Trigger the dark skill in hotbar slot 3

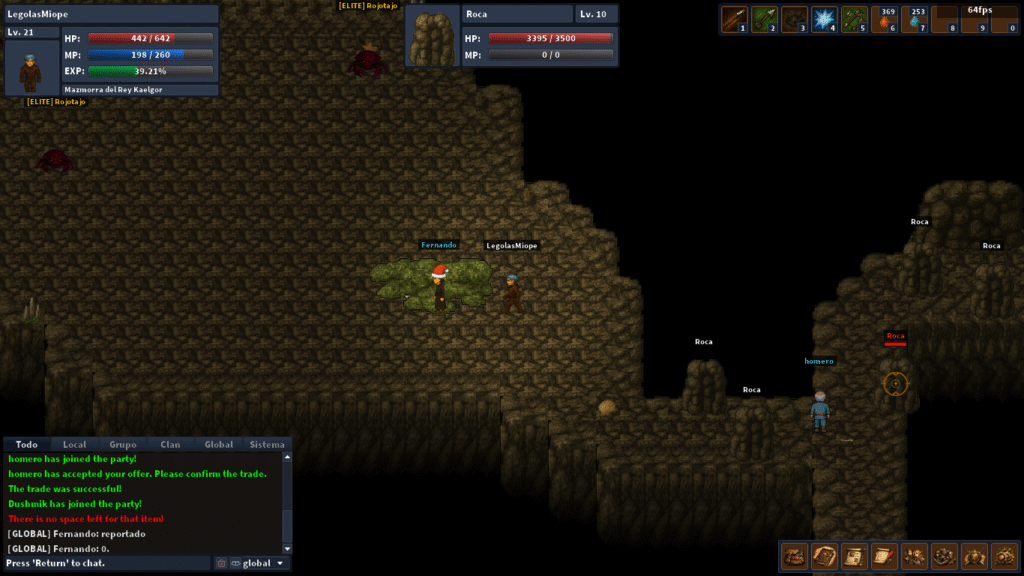coord(795,19)
